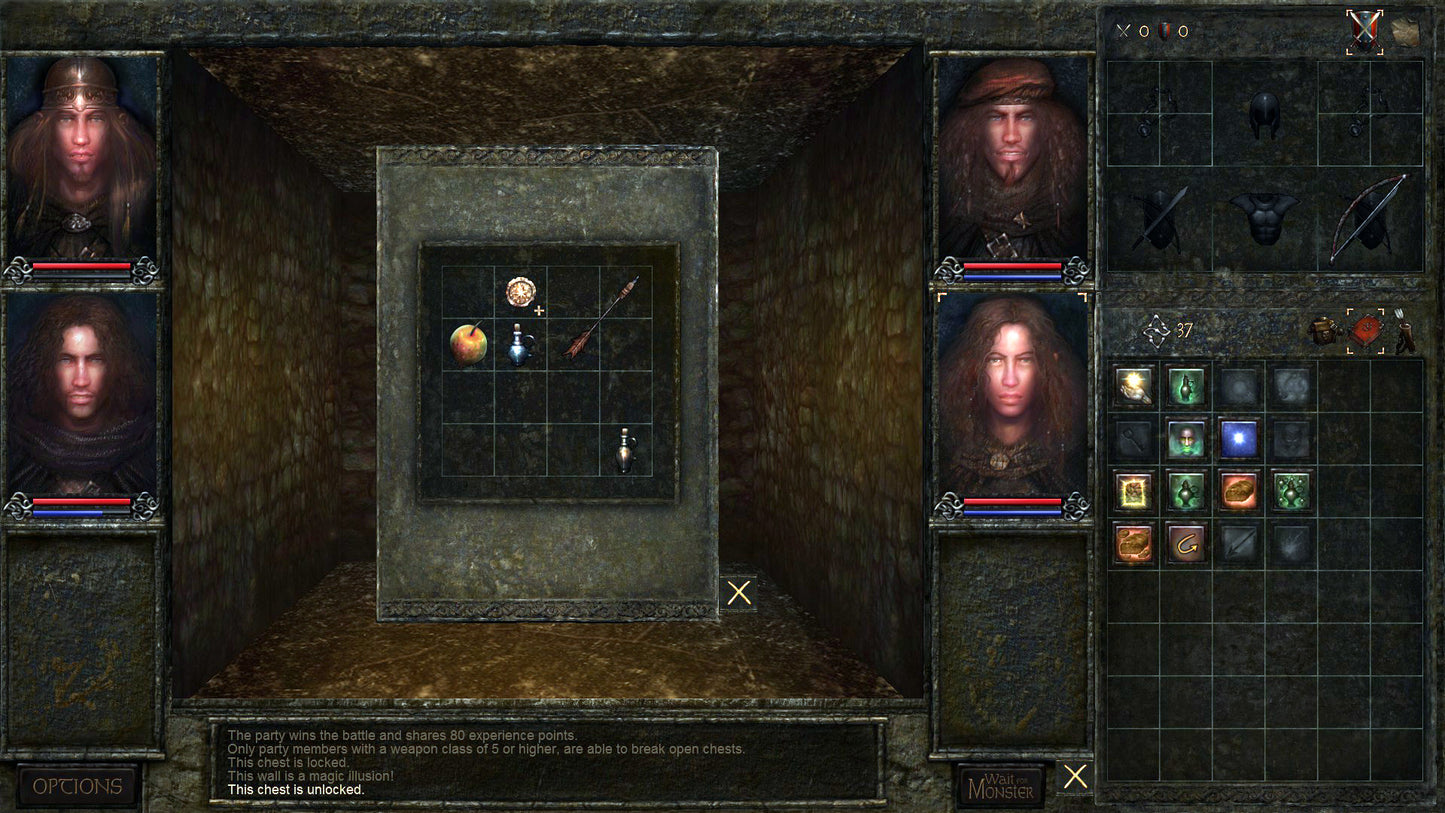
Task: Select the blue star spell icon
Action: [x=1238, y=438]
